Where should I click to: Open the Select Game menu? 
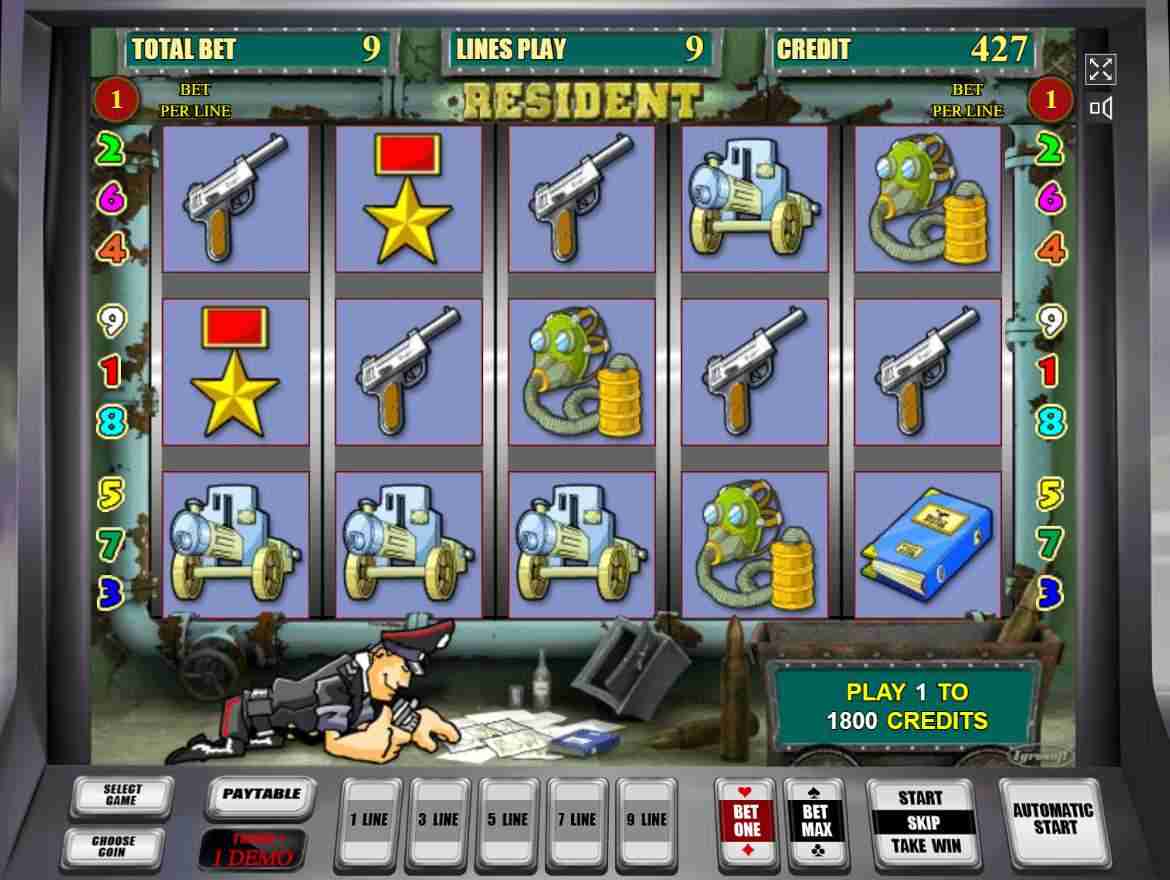click(122, 796)
